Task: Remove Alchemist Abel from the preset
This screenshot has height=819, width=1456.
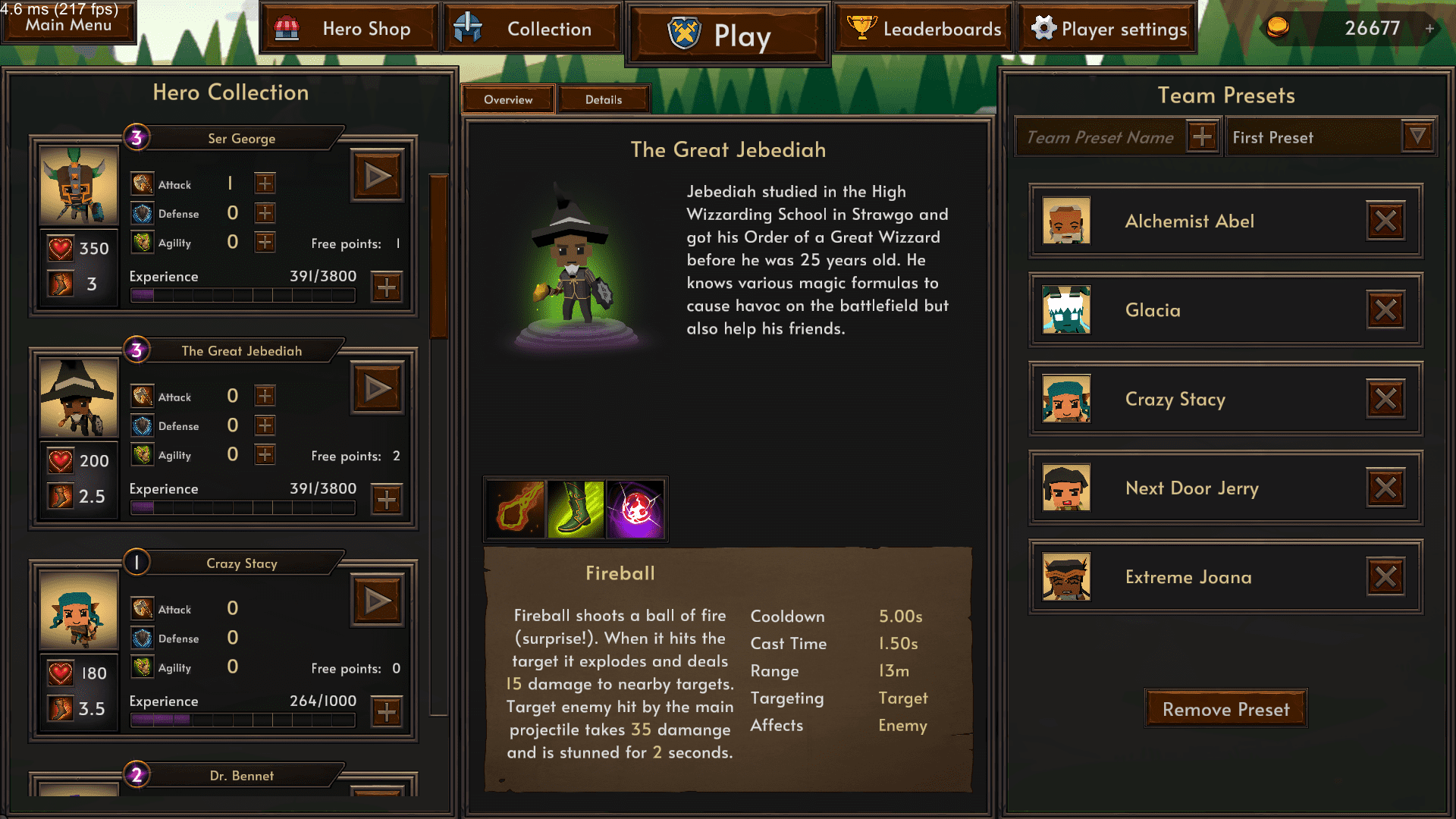Action: 1385,221
